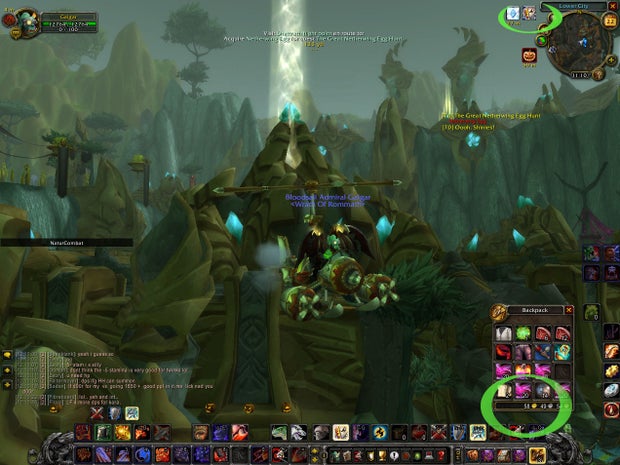Select the pumpkin buff icon
Screen dimensions: 620x465
pyautogui.click(x=529, y=56)
